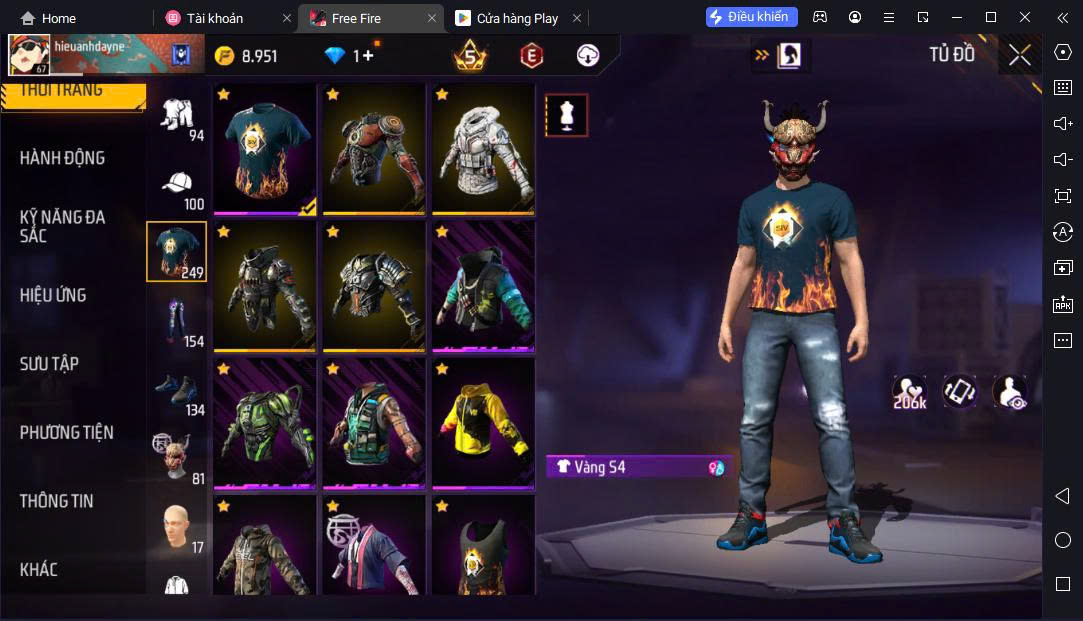Close the wardrobe with the X
Image resolution: width=1083 pixels, height=621 pixels.
(1019, 55)
